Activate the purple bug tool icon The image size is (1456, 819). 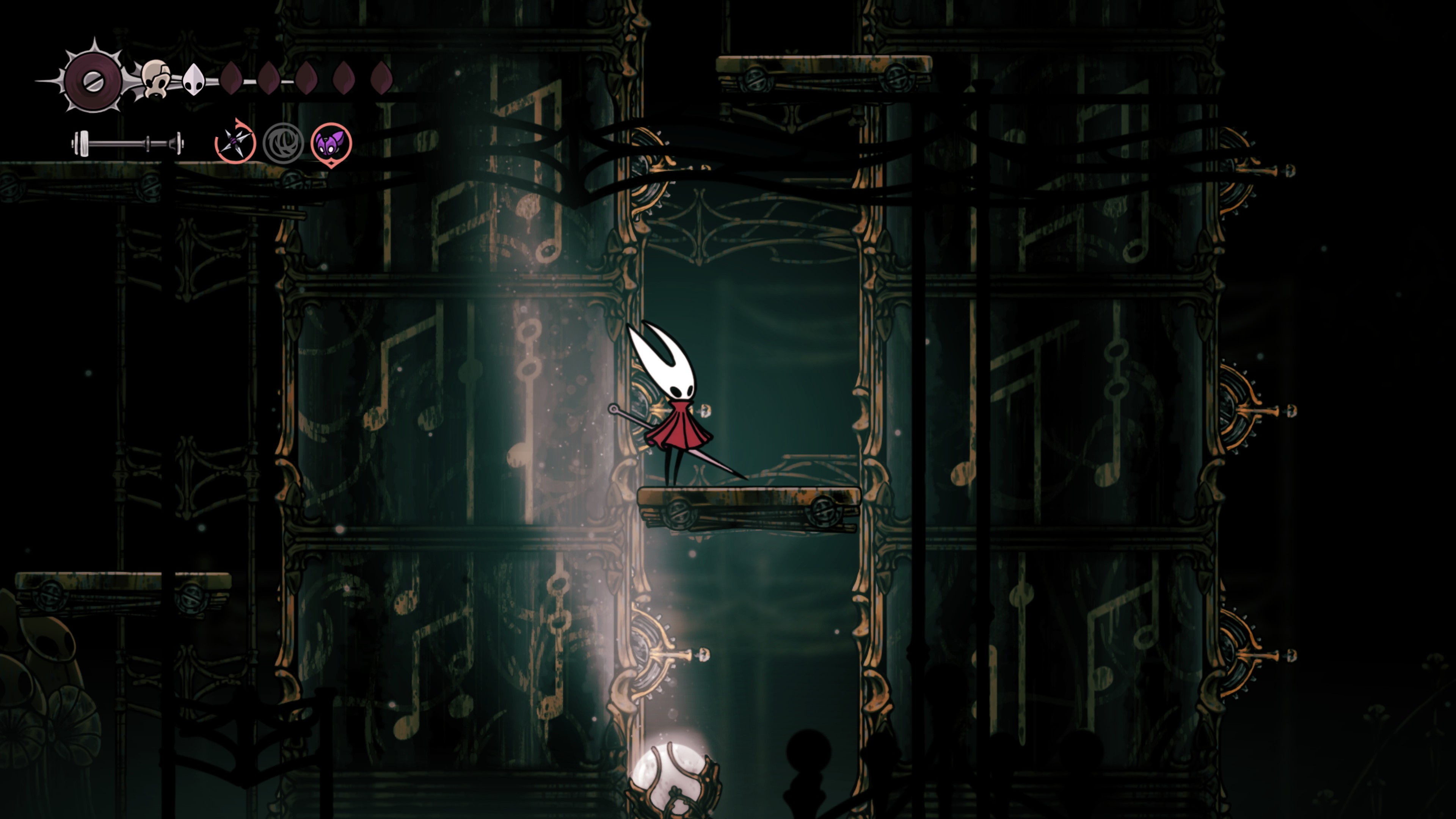(331, 144)
